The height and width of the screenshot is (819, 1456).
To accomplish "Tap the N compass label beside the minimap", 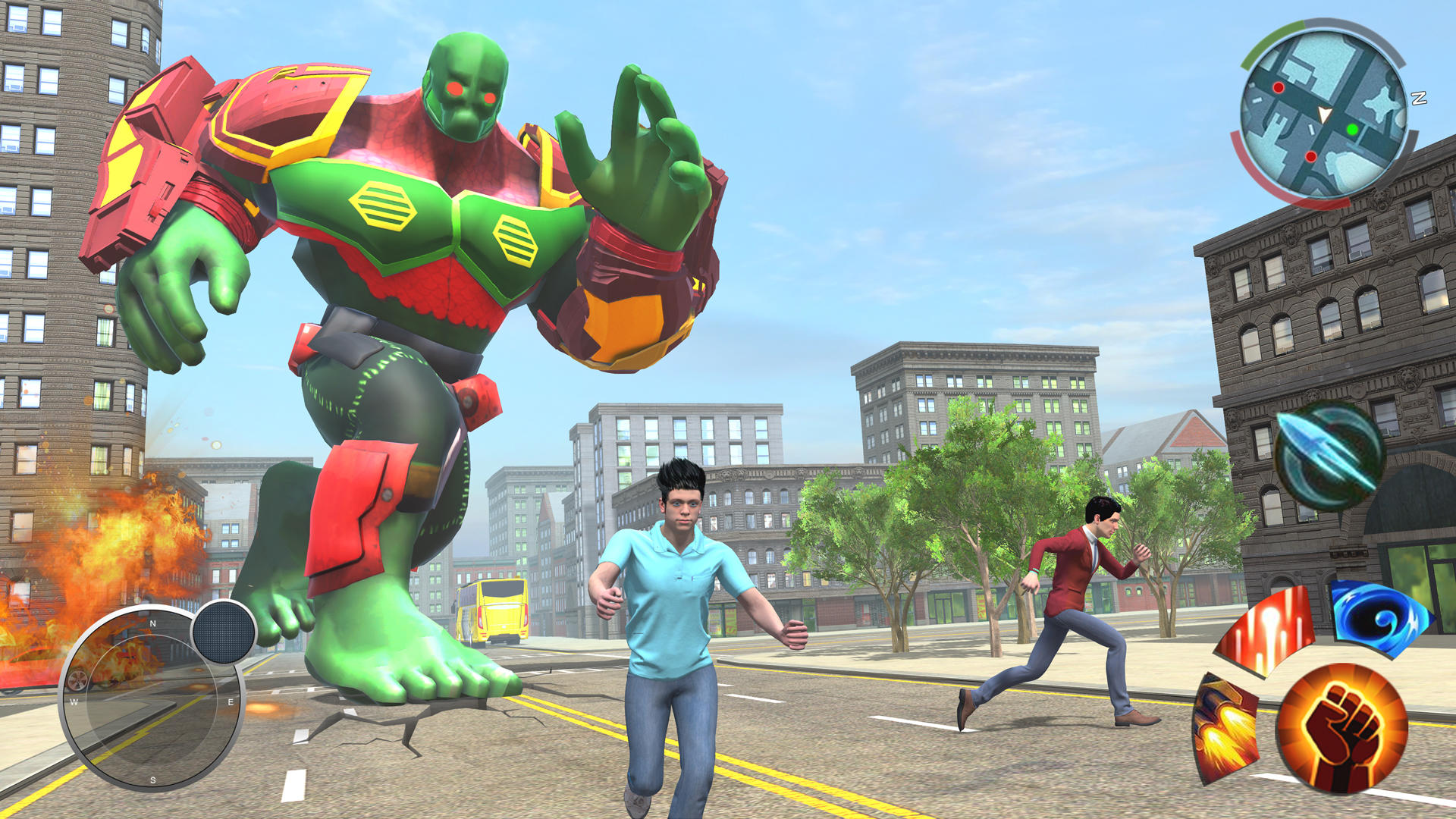I will pos(1419,99).
